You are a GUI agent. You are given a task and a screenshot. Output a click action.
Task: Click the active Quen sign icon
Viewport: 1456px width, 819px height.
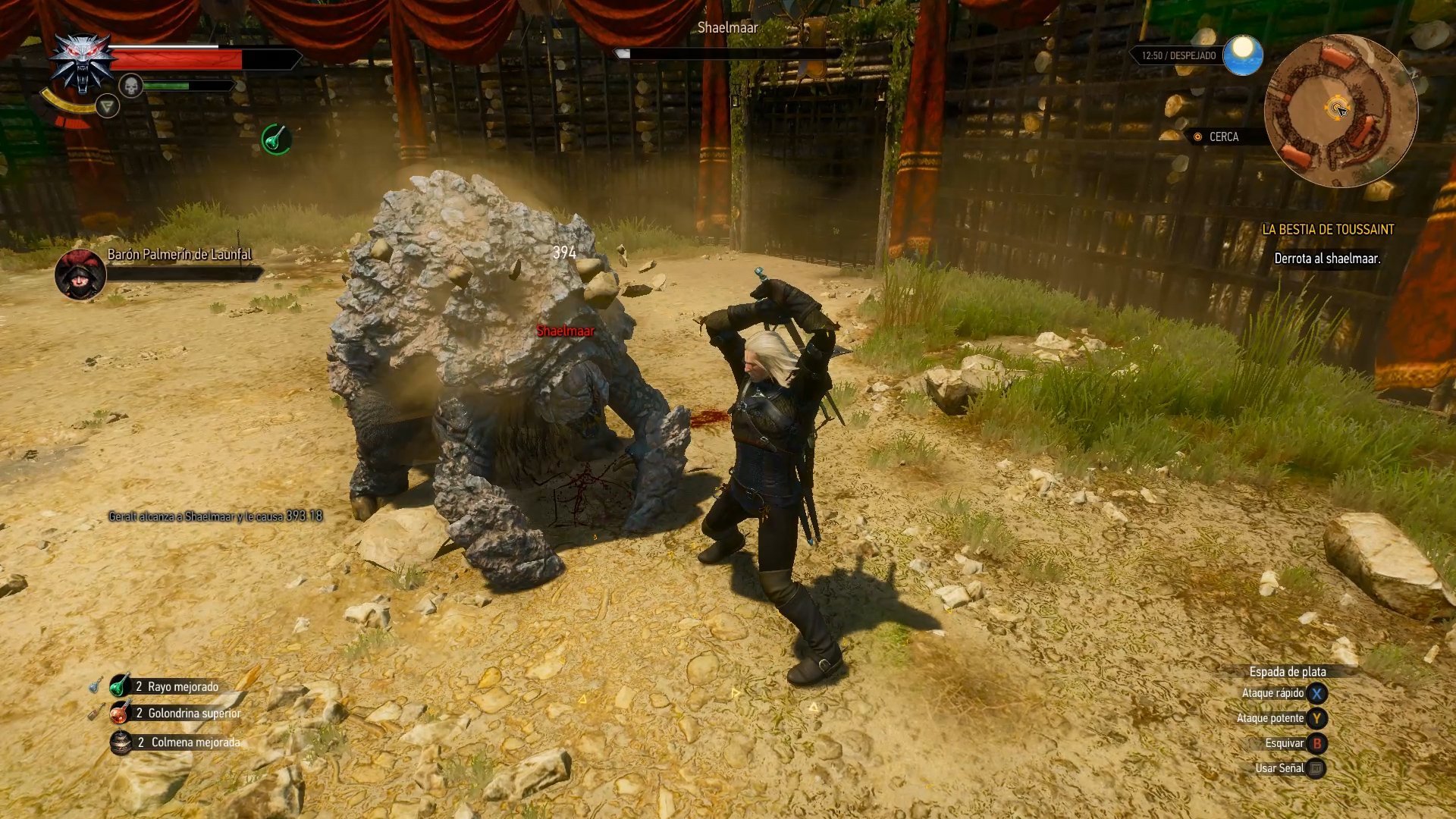tap(108, 106)
